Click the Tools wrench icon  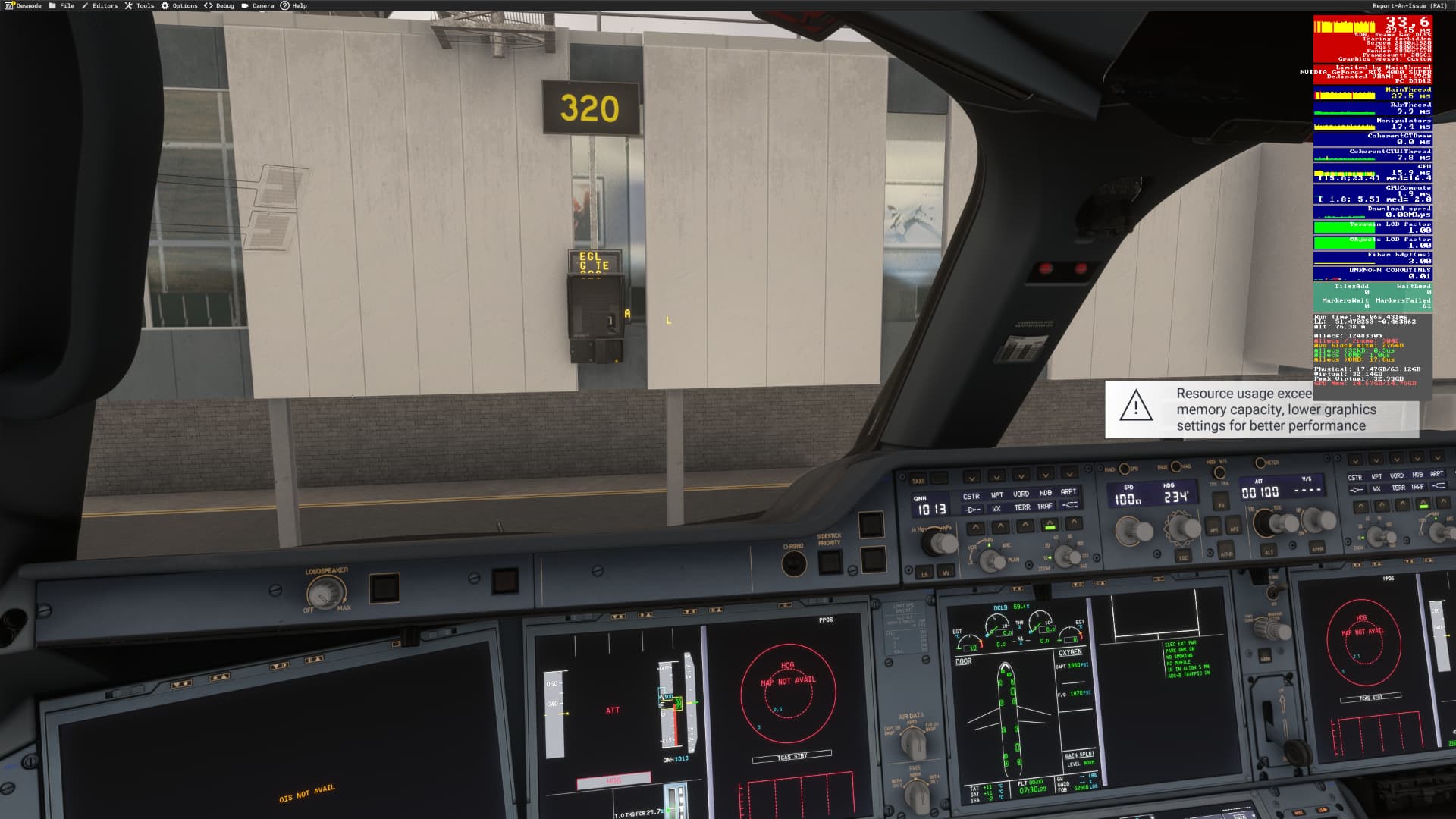click(130, 5)
